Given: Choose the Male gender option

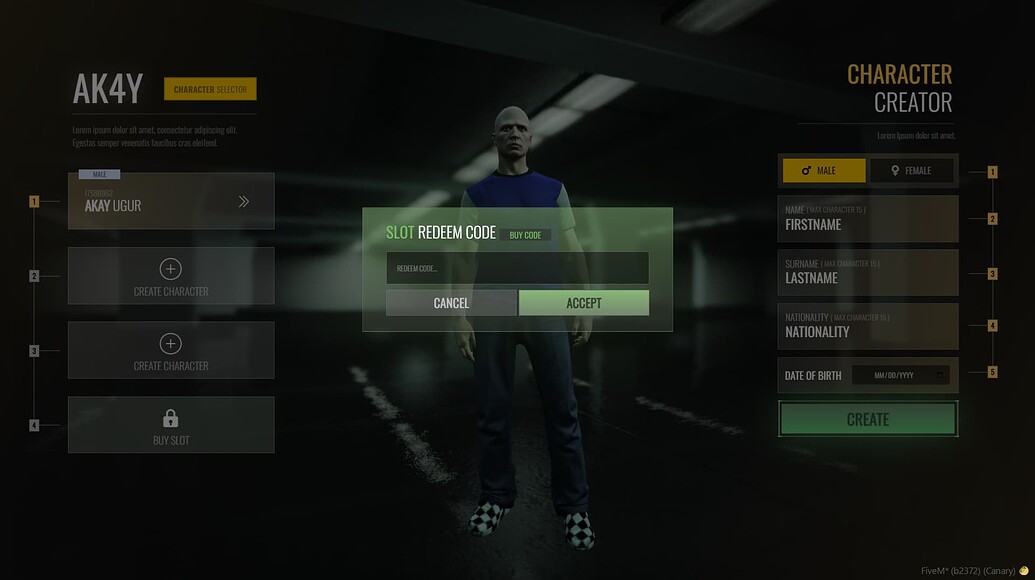Looking at the screenshot, I should point(824,171).
